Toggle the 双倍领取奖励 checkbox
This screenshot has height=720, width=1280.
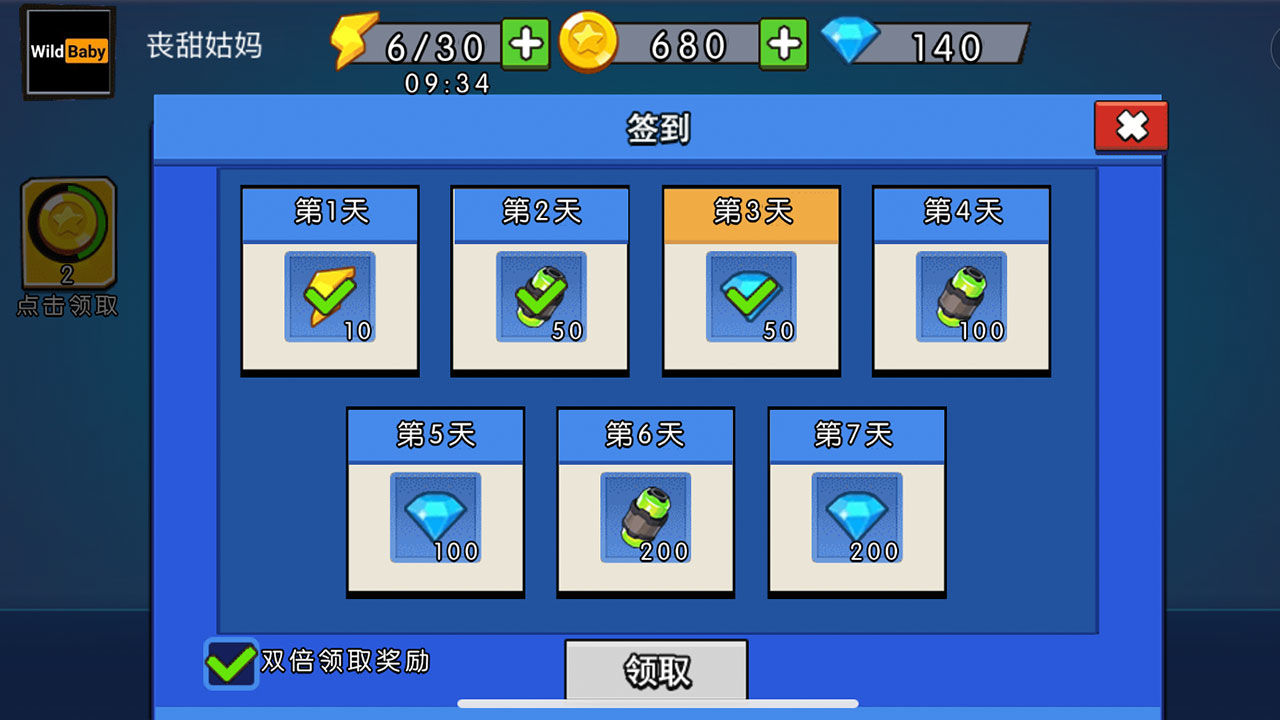[230, 662]
